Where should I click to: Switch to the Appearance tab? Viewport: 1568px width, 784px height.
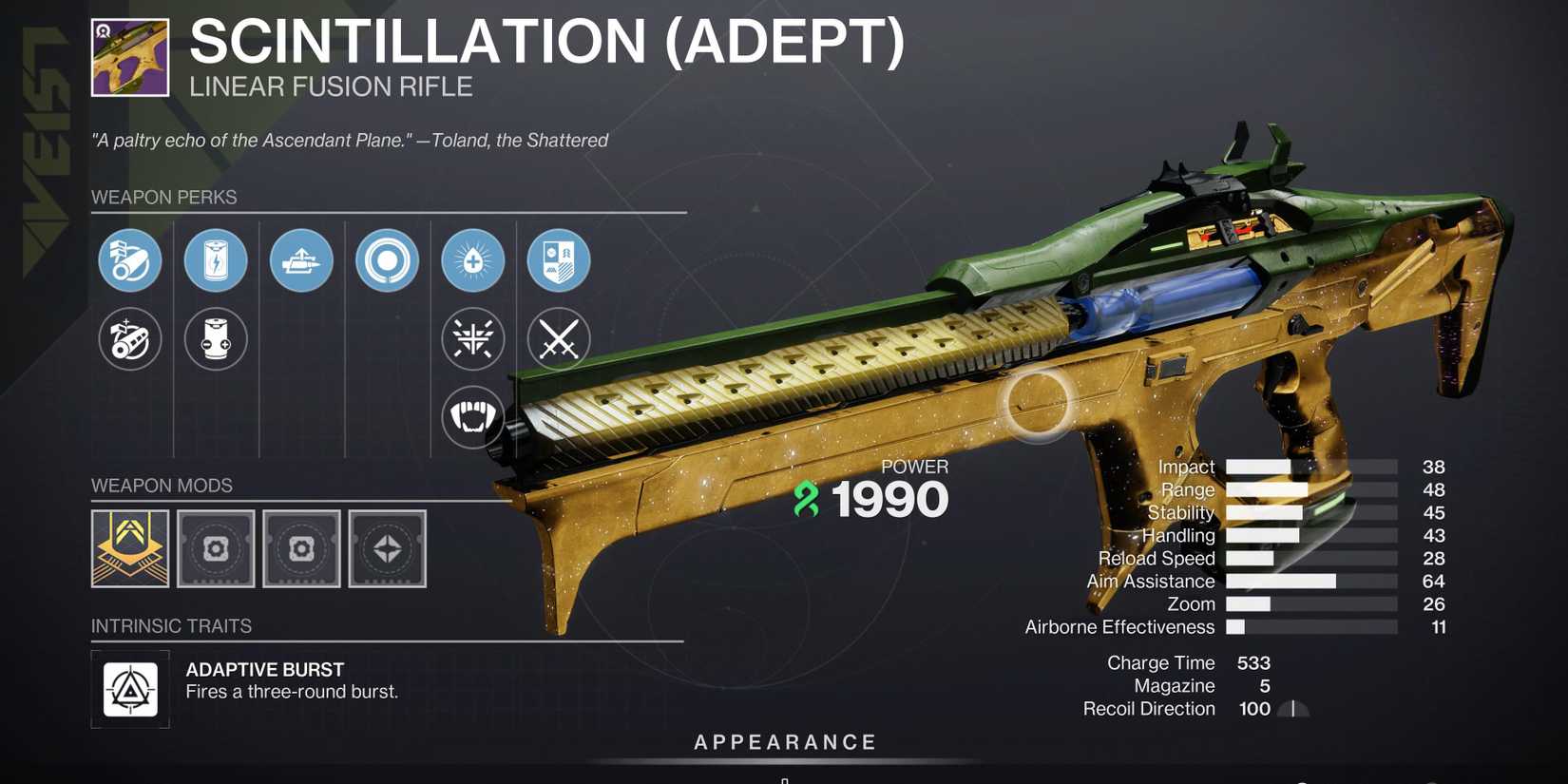[x=784, y=742]
